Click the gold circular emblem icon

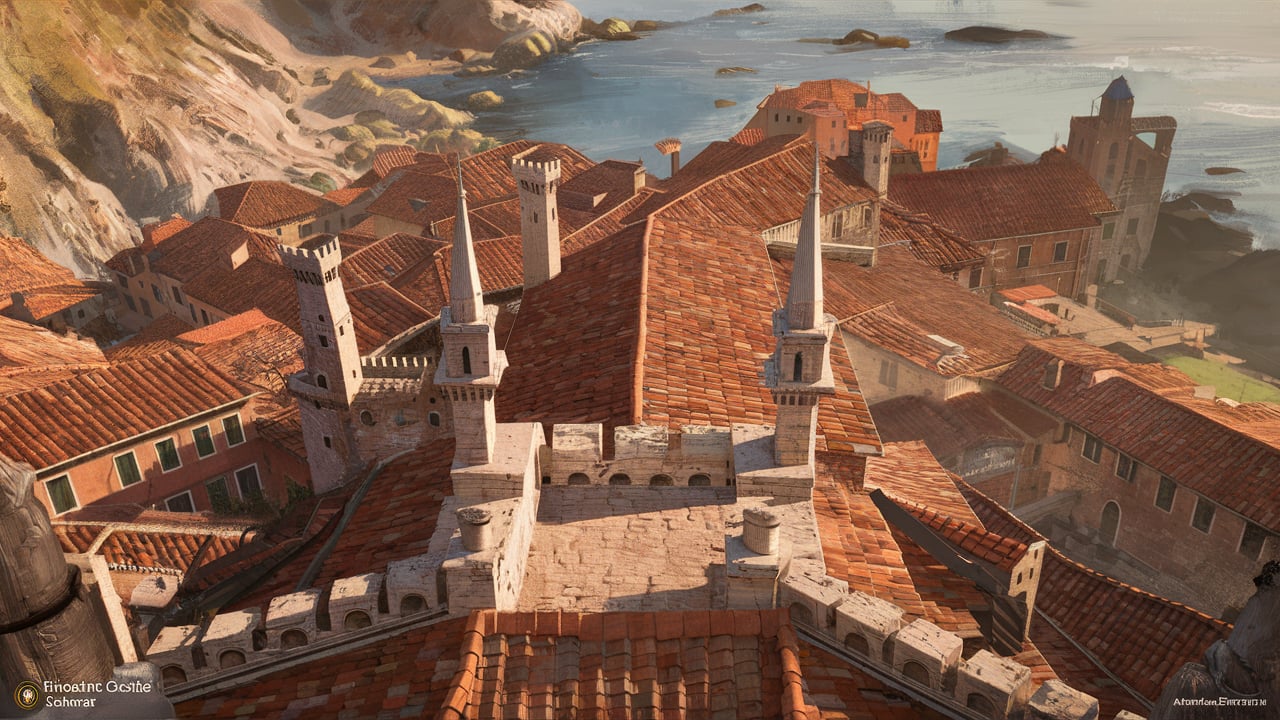[x=28, y=694]
